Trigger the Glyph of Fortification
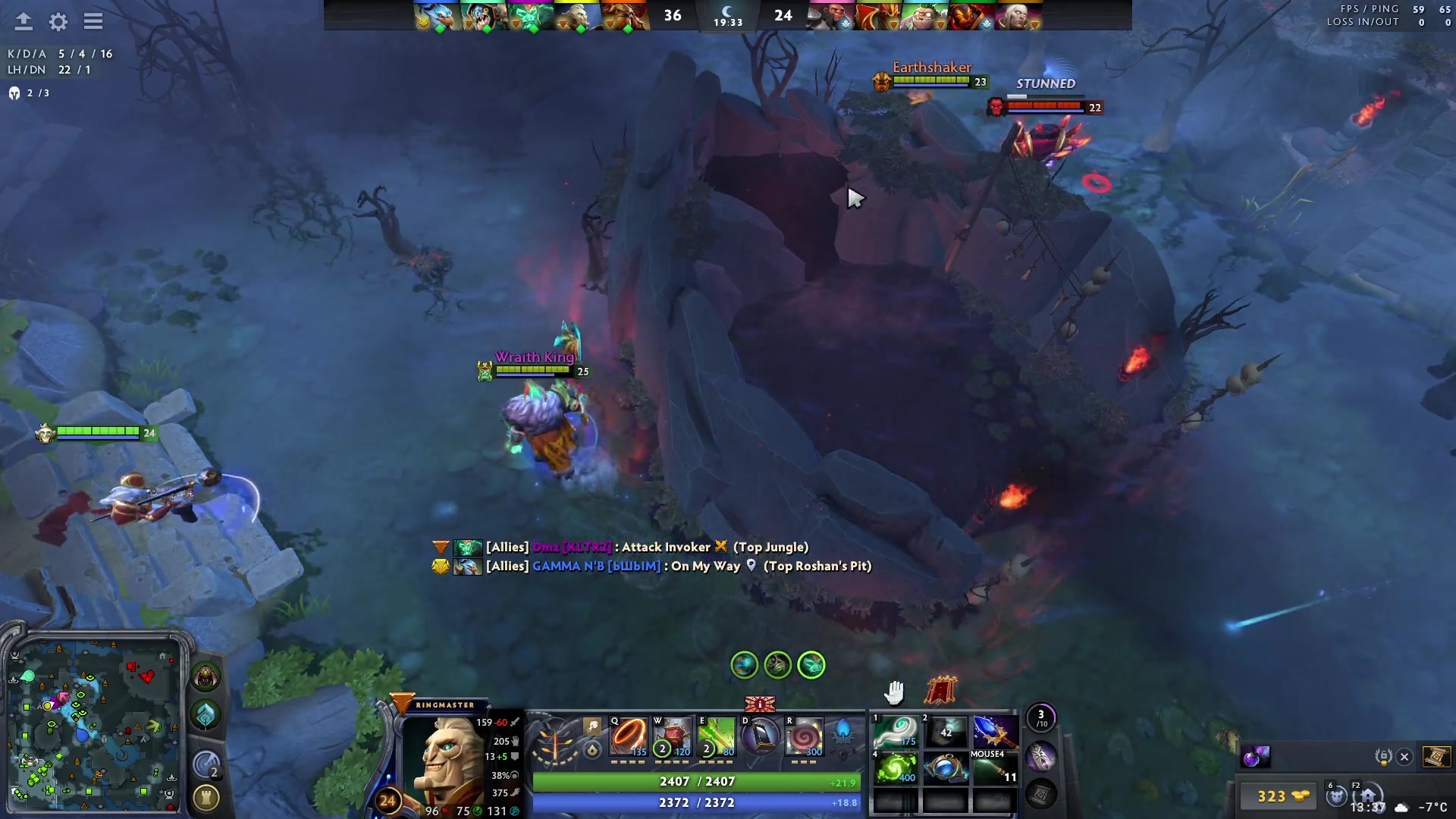 [x=206, y=798]
